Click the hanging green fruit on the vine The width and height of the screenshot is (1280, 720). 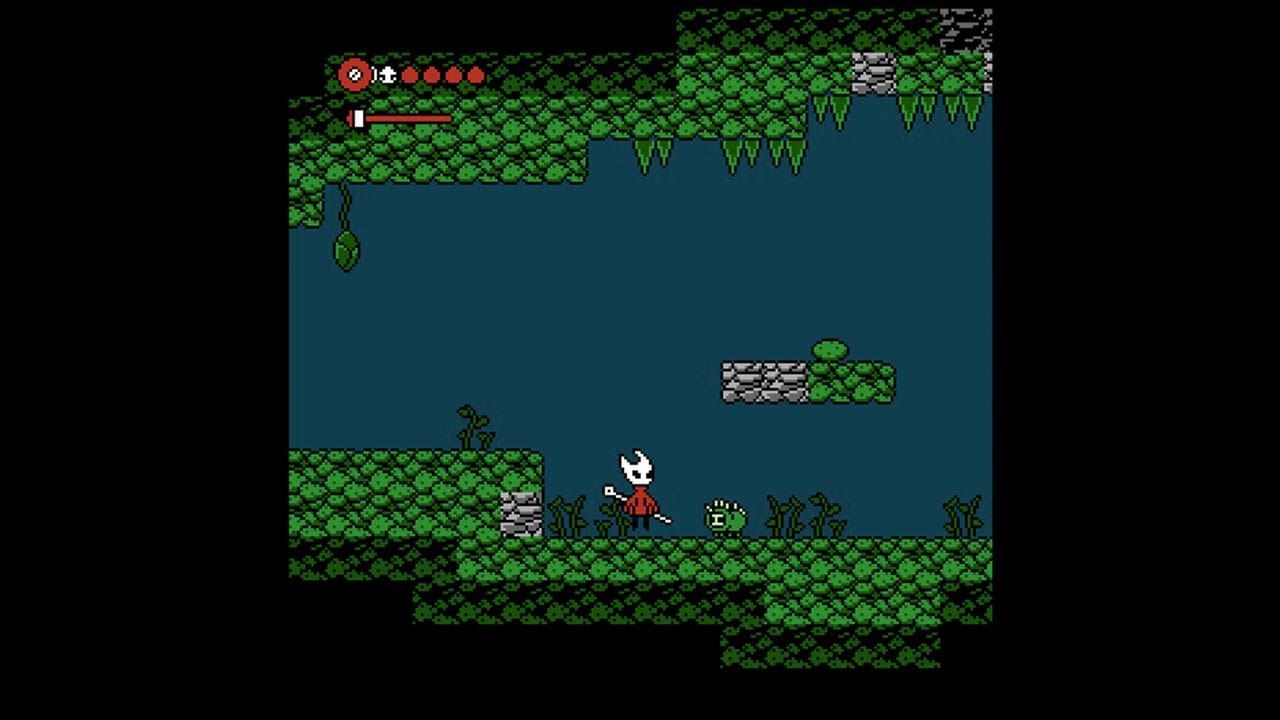click(x=344, y=253)
